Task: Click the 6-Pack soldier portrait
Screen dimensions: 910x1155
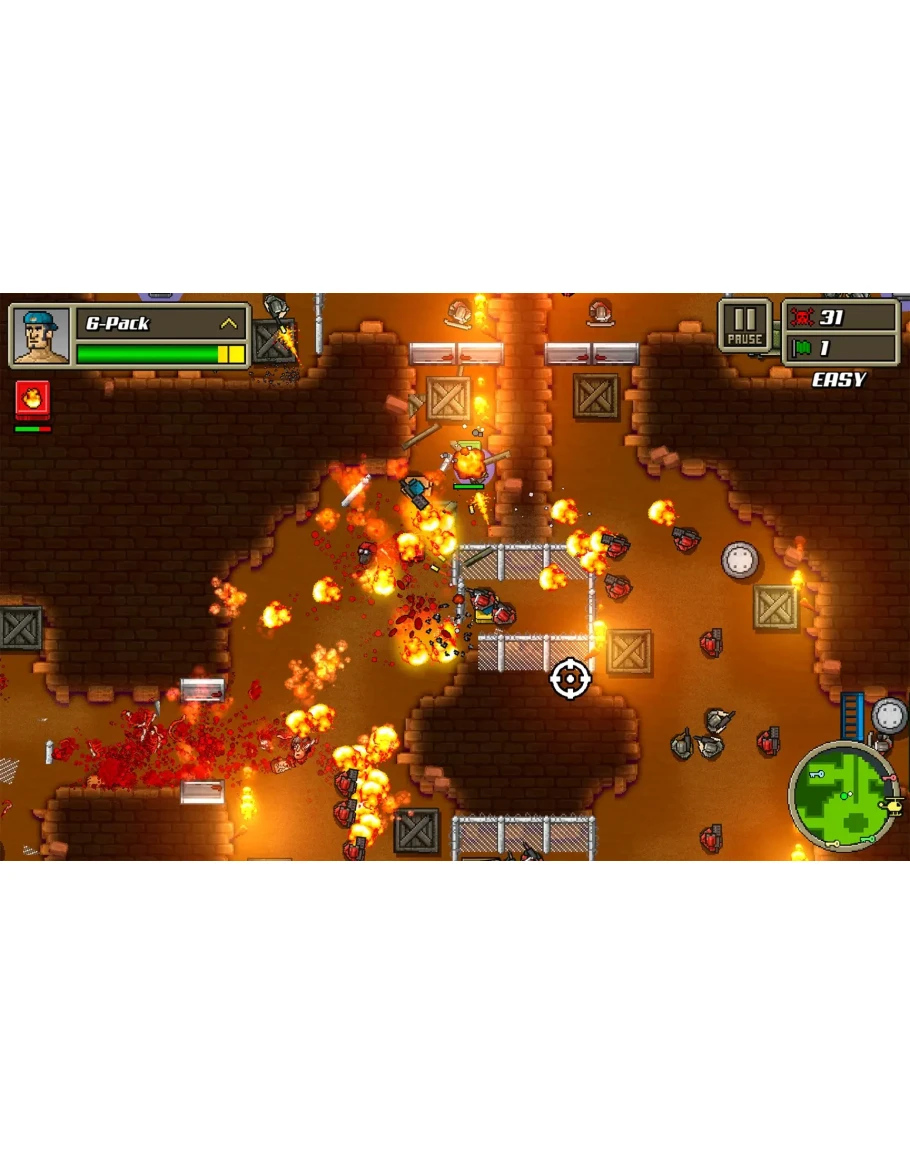Action: [41, 336]
